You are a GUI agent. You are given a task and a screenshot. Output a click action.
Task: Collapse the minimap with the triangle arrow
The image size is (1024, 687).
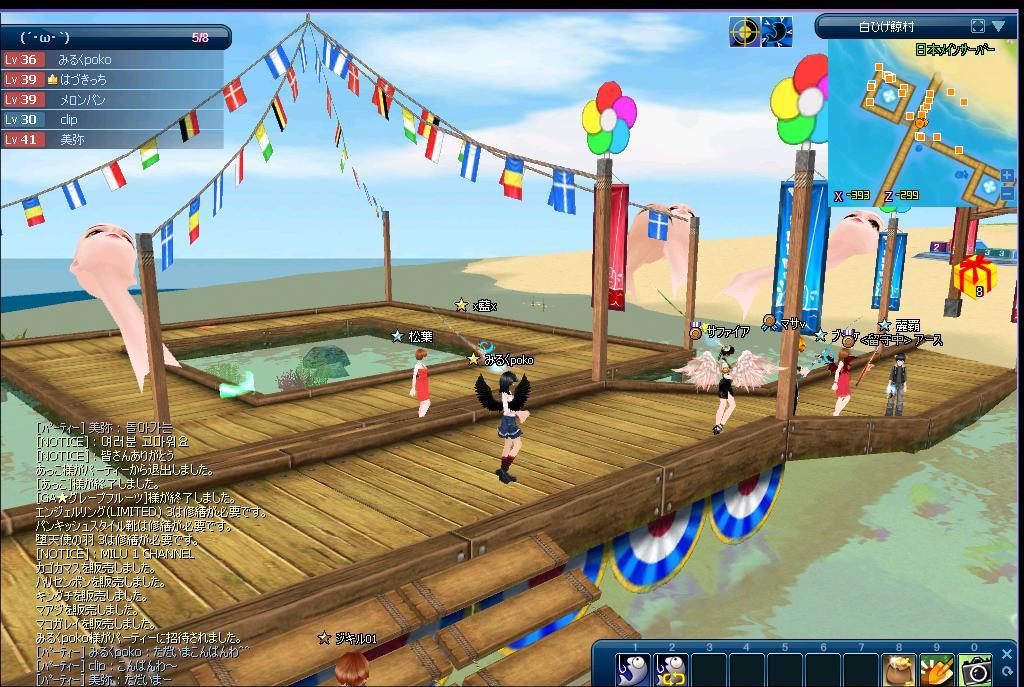998,26
